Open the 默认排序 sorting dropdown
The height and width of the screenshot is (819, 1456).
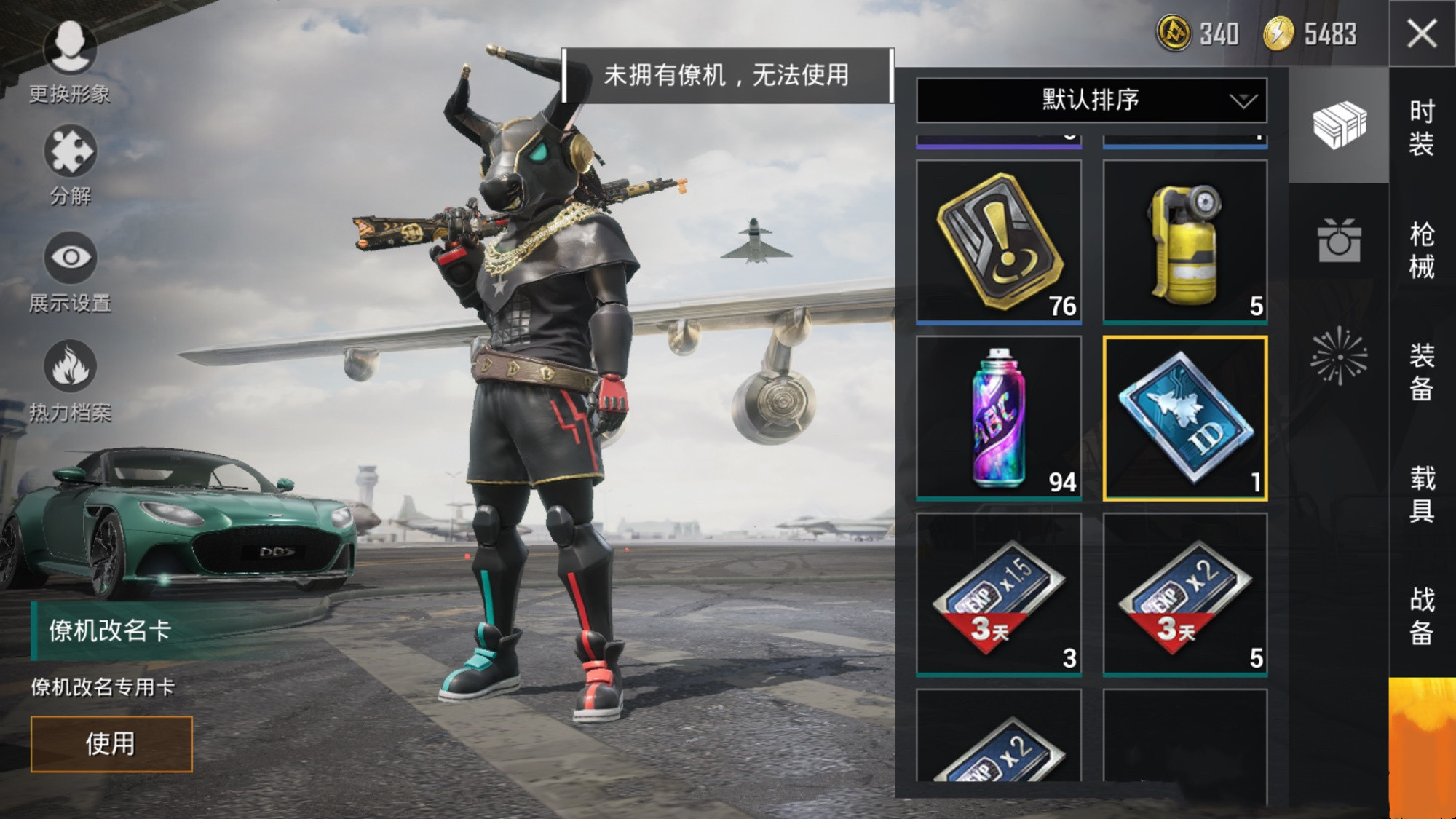(x=1091, y=100)
